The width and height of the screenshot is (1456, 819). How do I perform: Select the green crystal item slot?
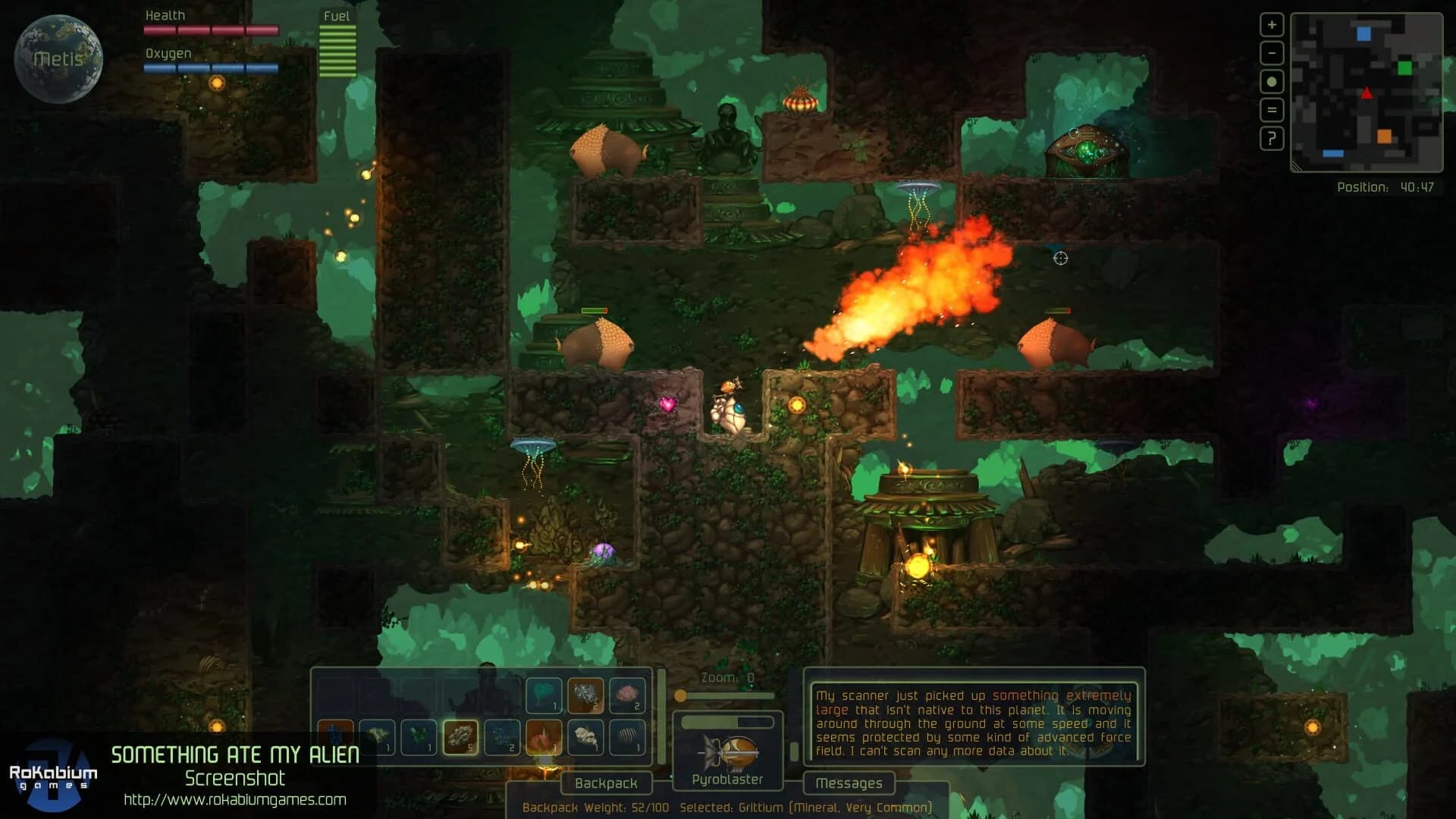pos(419,737)
